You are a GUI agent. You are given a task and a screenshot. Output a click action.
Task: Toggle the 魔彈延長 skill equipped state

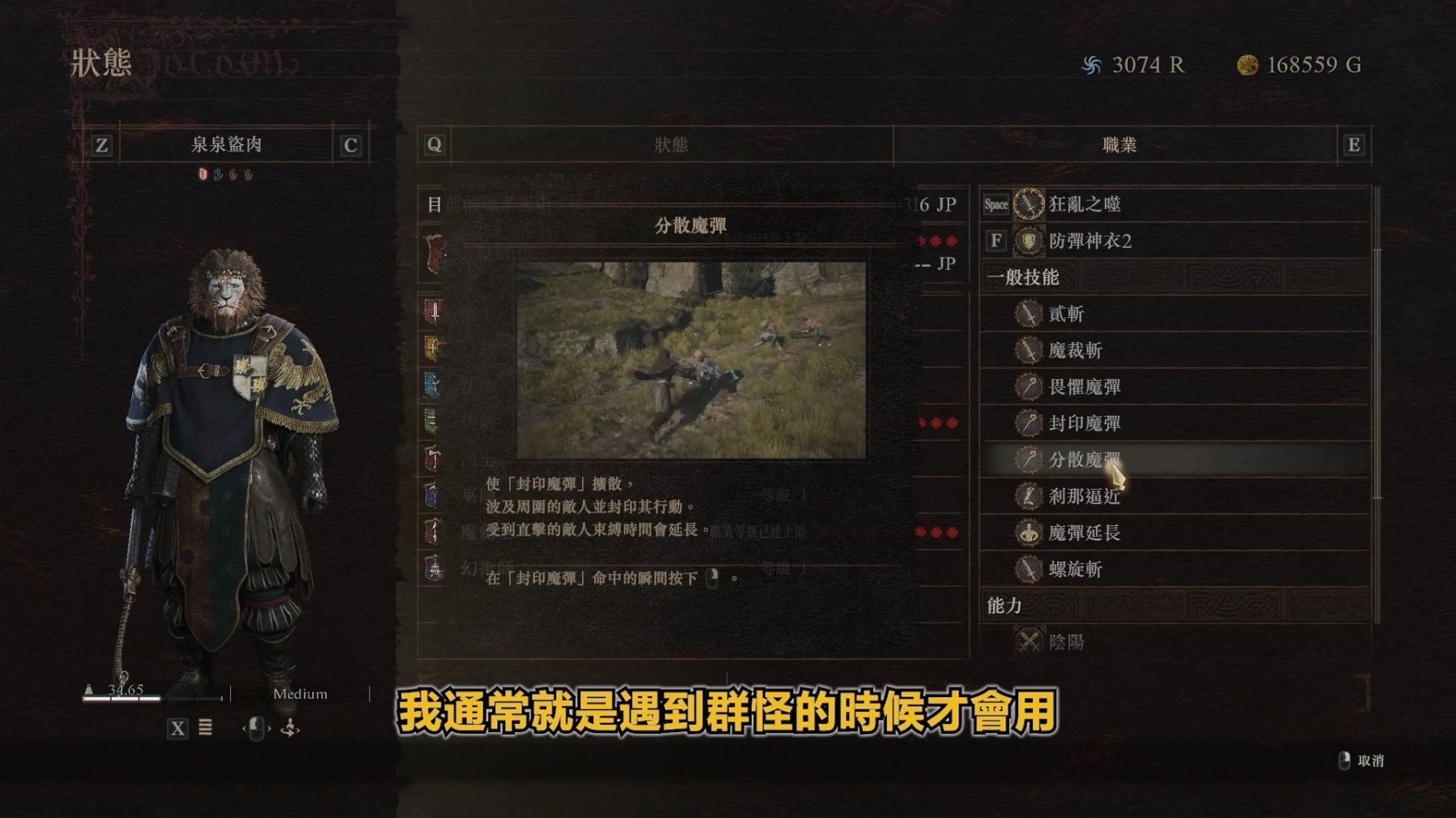coord(1027,533)
